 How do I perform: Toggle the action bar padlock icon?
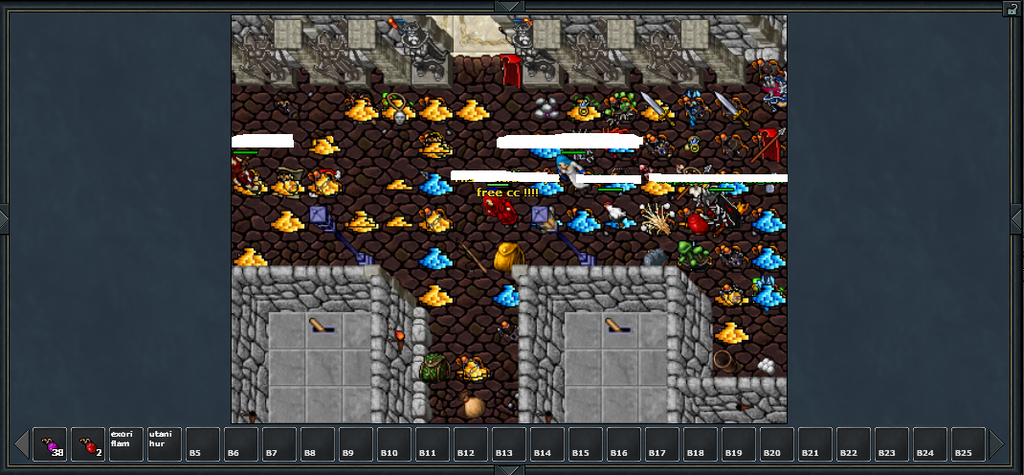click(x=1012, y=8)
